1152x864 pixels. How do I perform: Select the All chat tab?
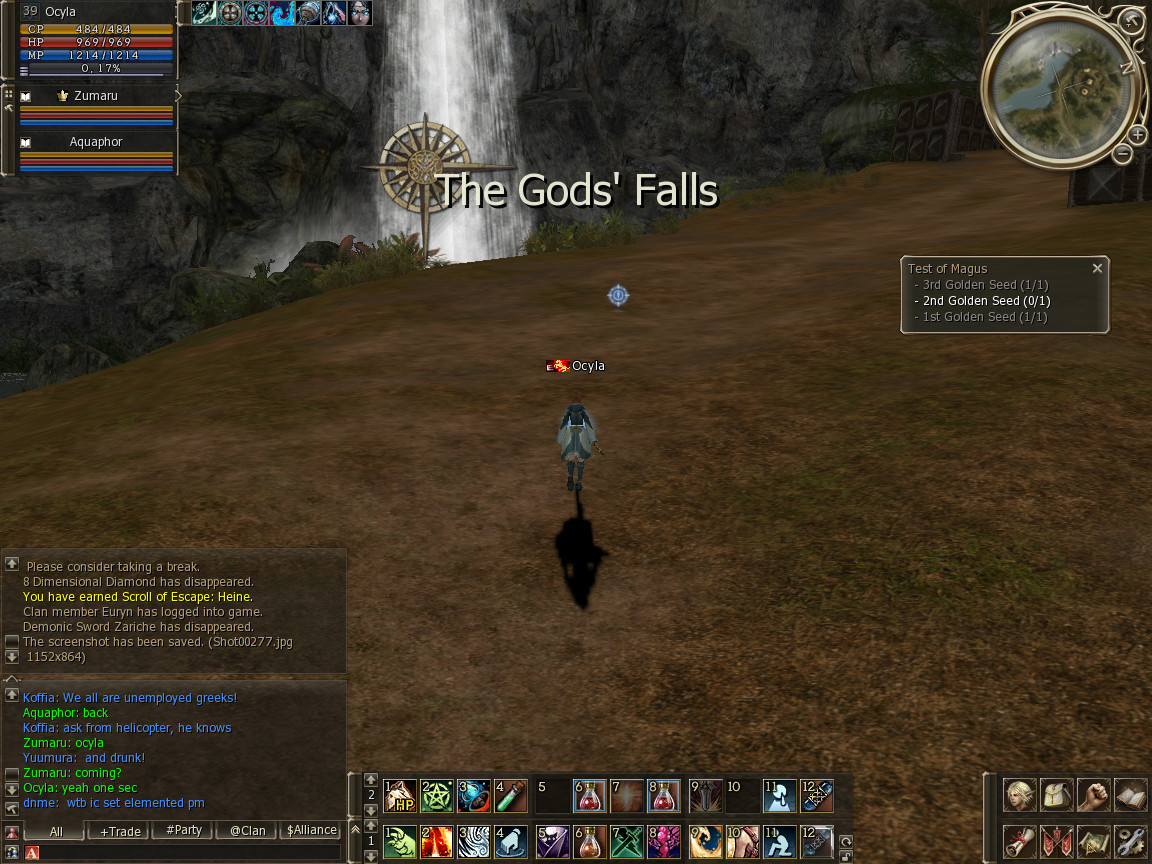coord(55,831)
